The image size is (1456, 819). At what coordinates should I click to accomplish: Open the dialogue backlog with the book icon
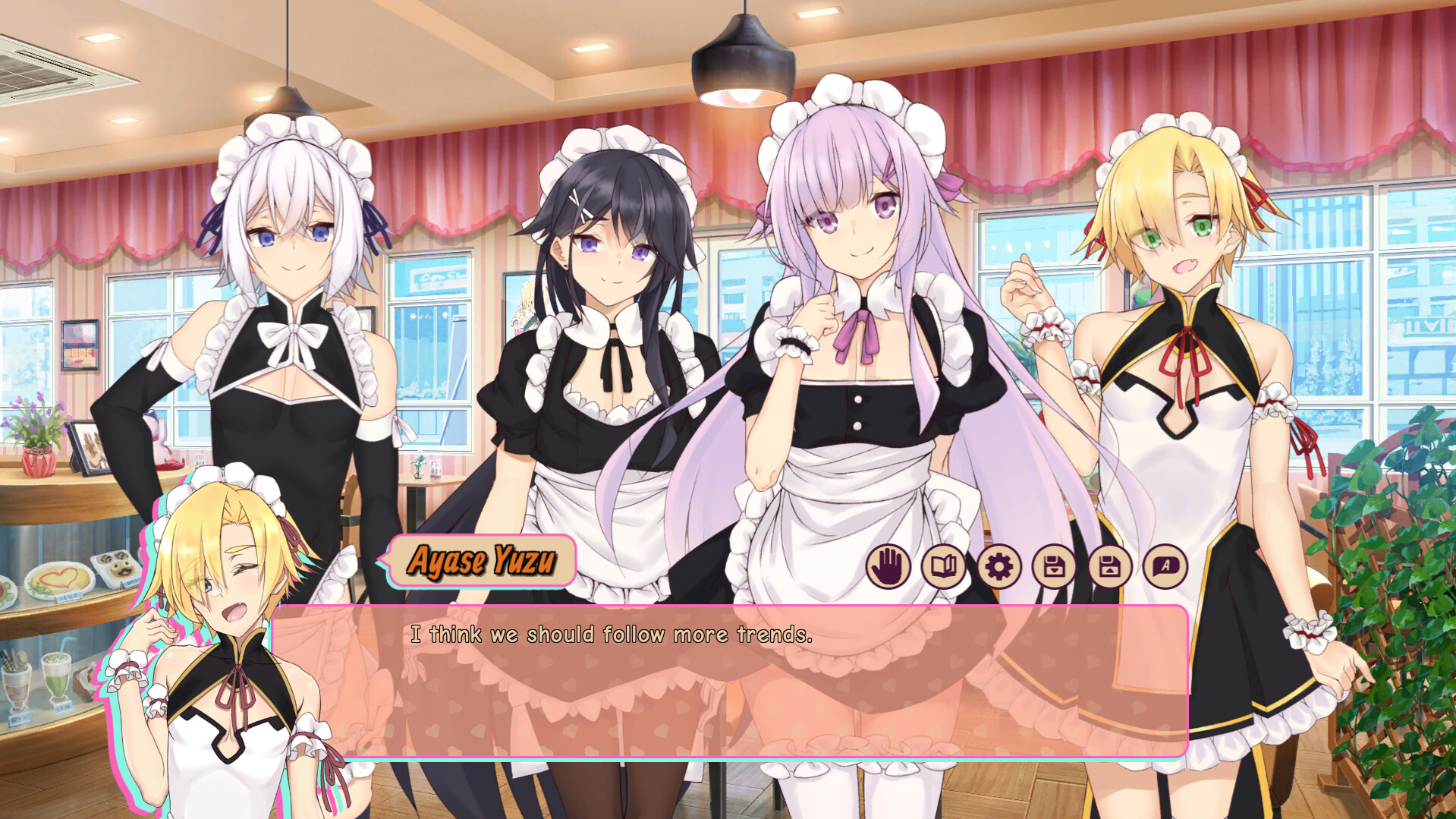click(x=943, y=567)
